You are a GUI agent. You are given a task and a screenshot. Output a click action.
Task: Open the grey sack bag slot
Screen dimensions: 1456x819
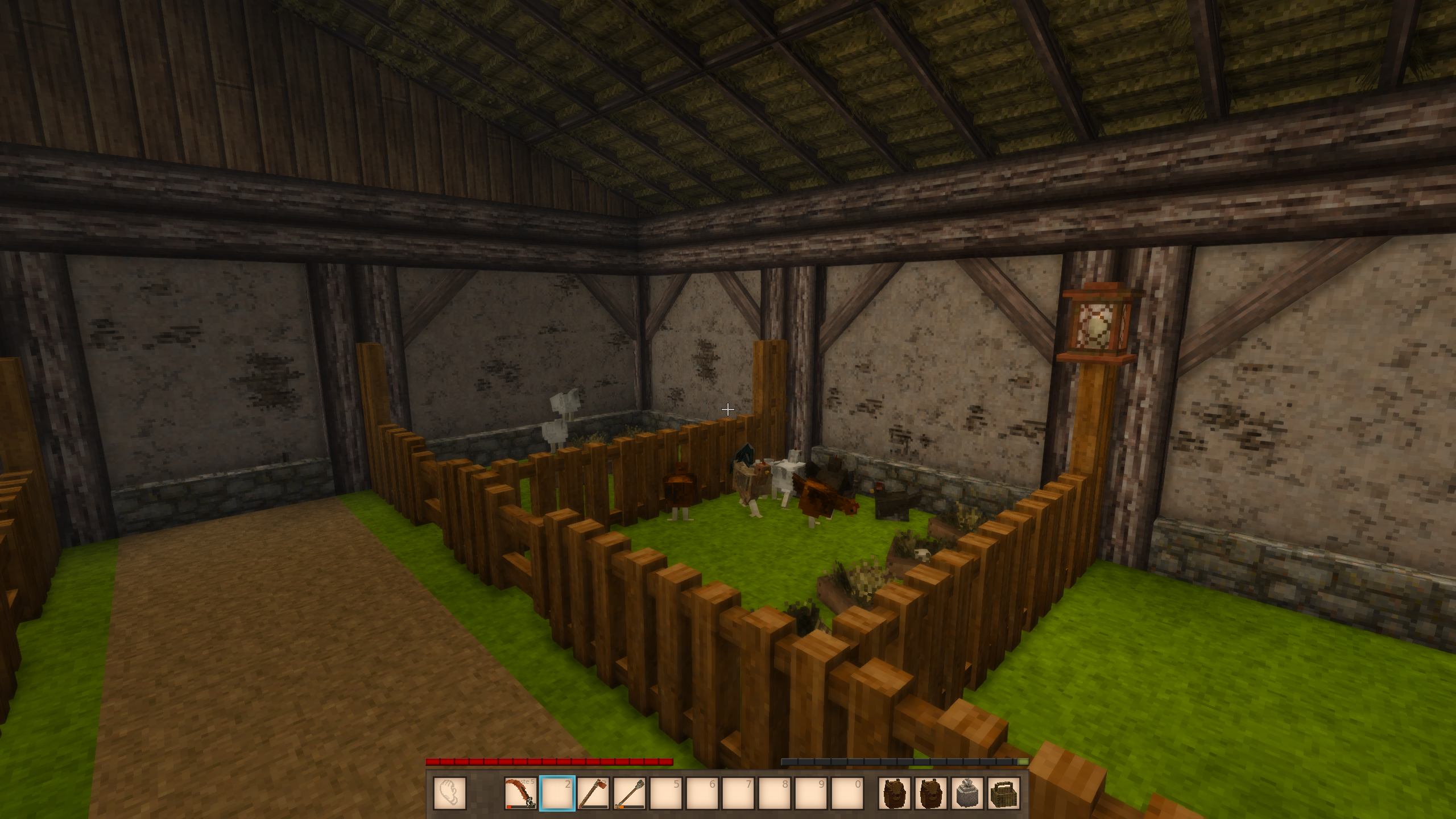967,793
